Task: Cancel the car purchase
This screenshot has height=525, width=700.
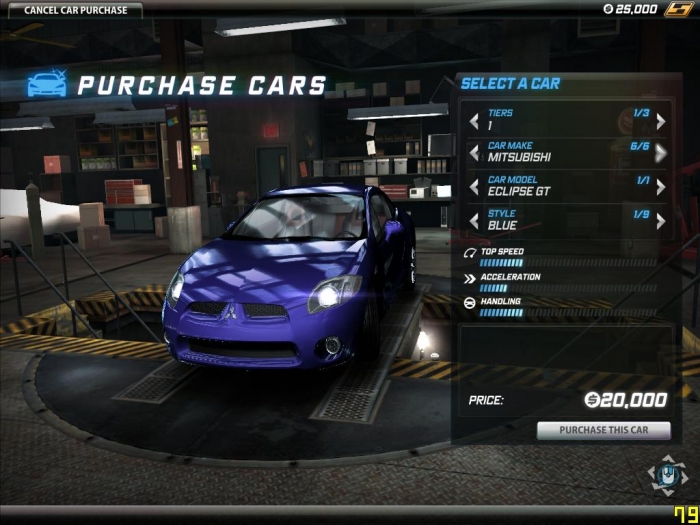Action: click(71, 10)
